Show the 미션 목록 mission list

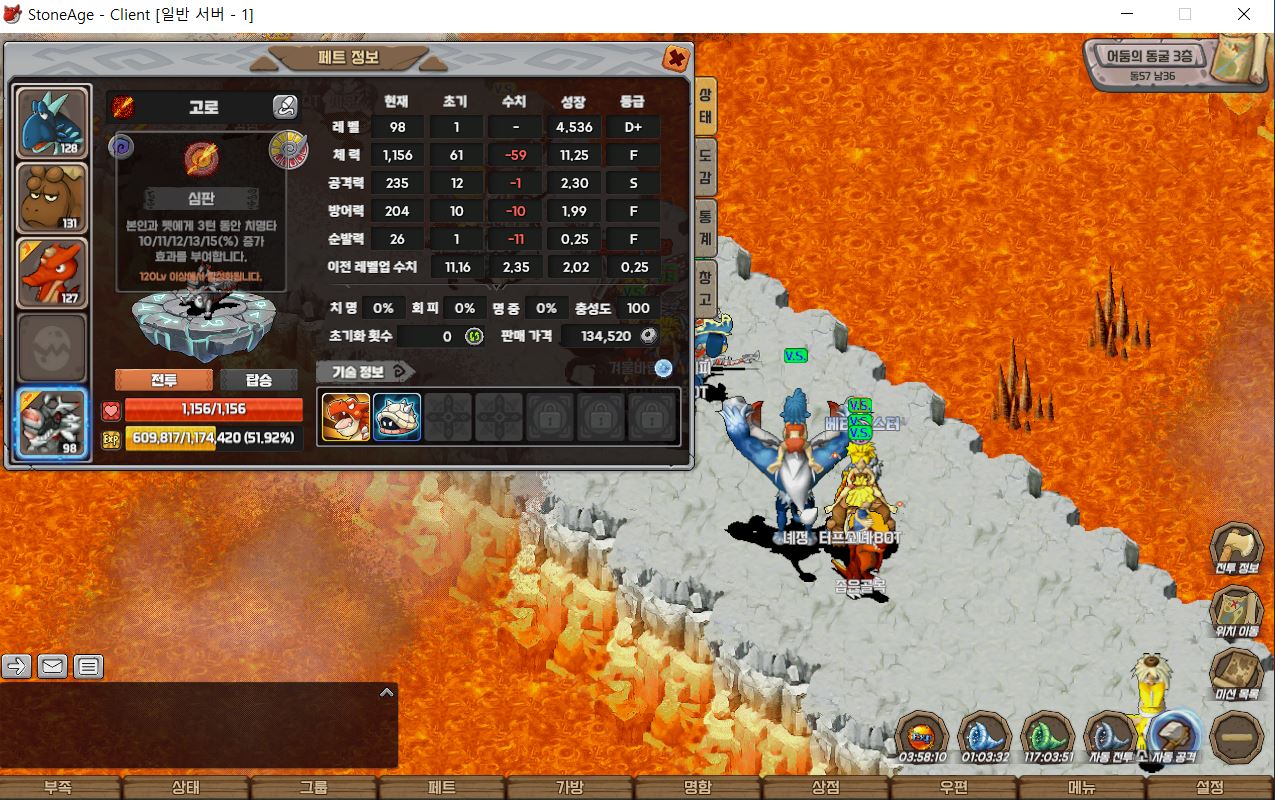point(1236,674)
